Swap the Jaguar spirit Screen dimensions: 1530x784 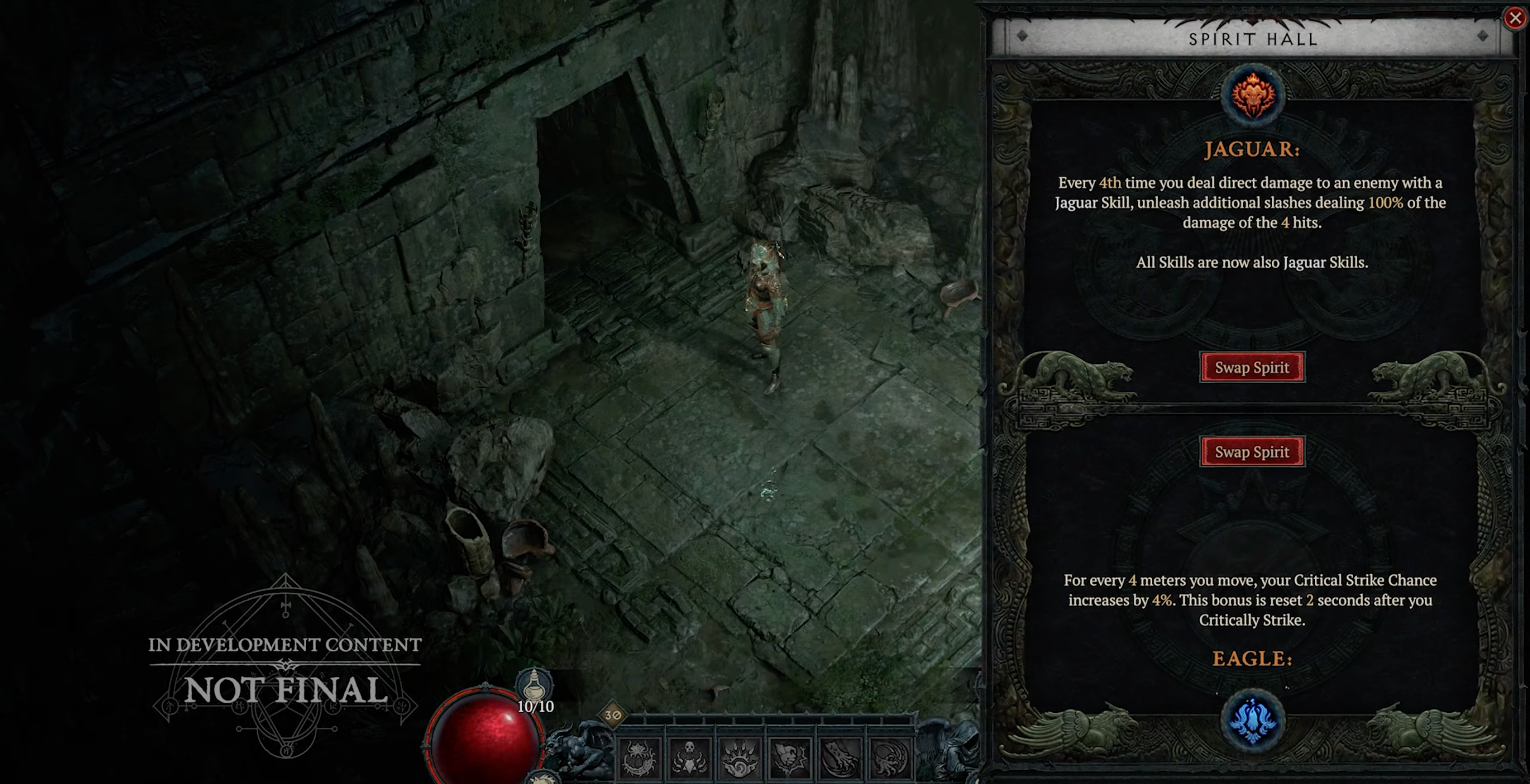[x=1252, y=367]
